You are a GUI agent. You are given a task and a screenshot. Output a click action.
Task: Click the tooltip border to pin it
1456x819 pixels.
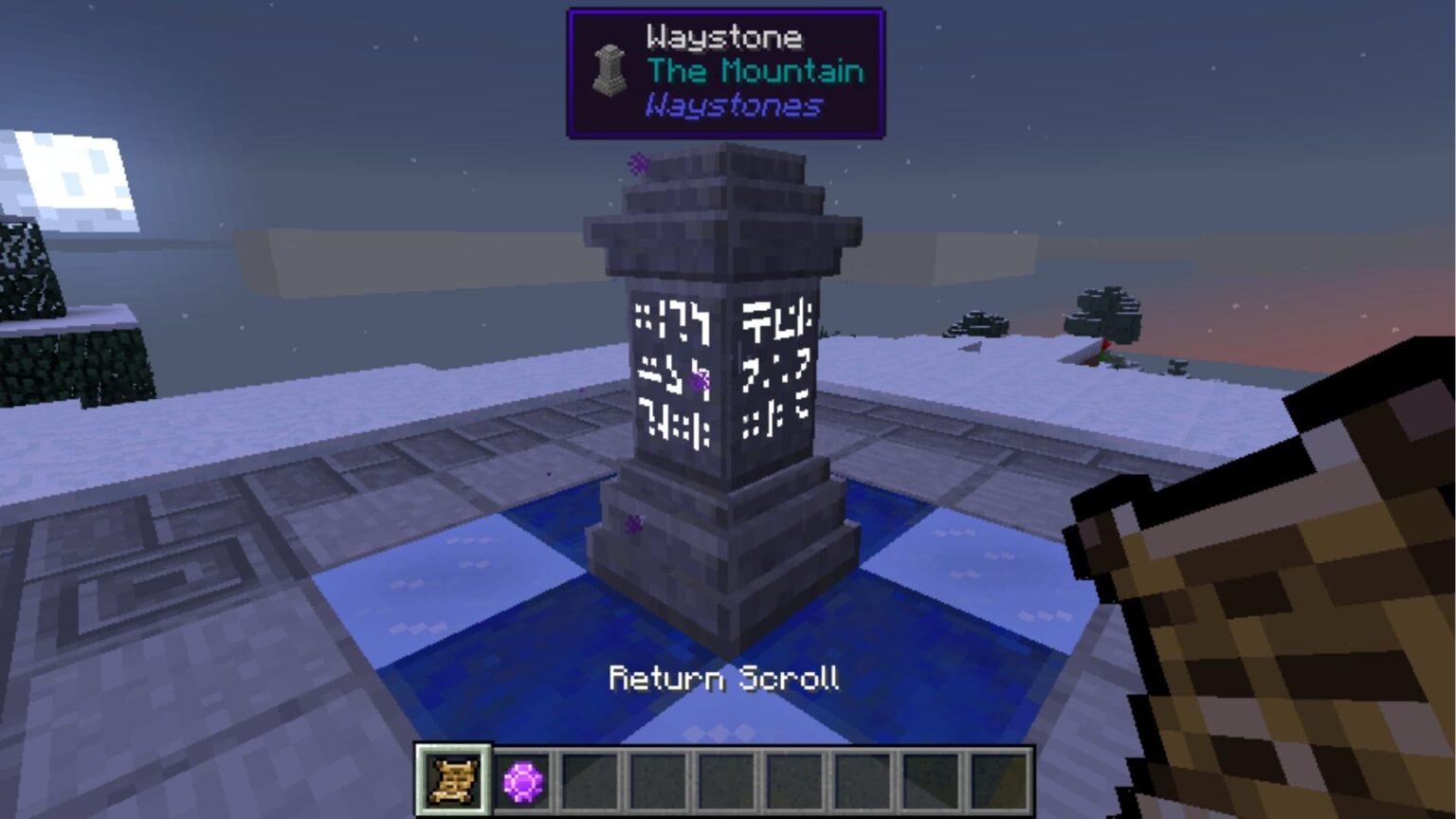pyautogui.click(x=726, y=11)
